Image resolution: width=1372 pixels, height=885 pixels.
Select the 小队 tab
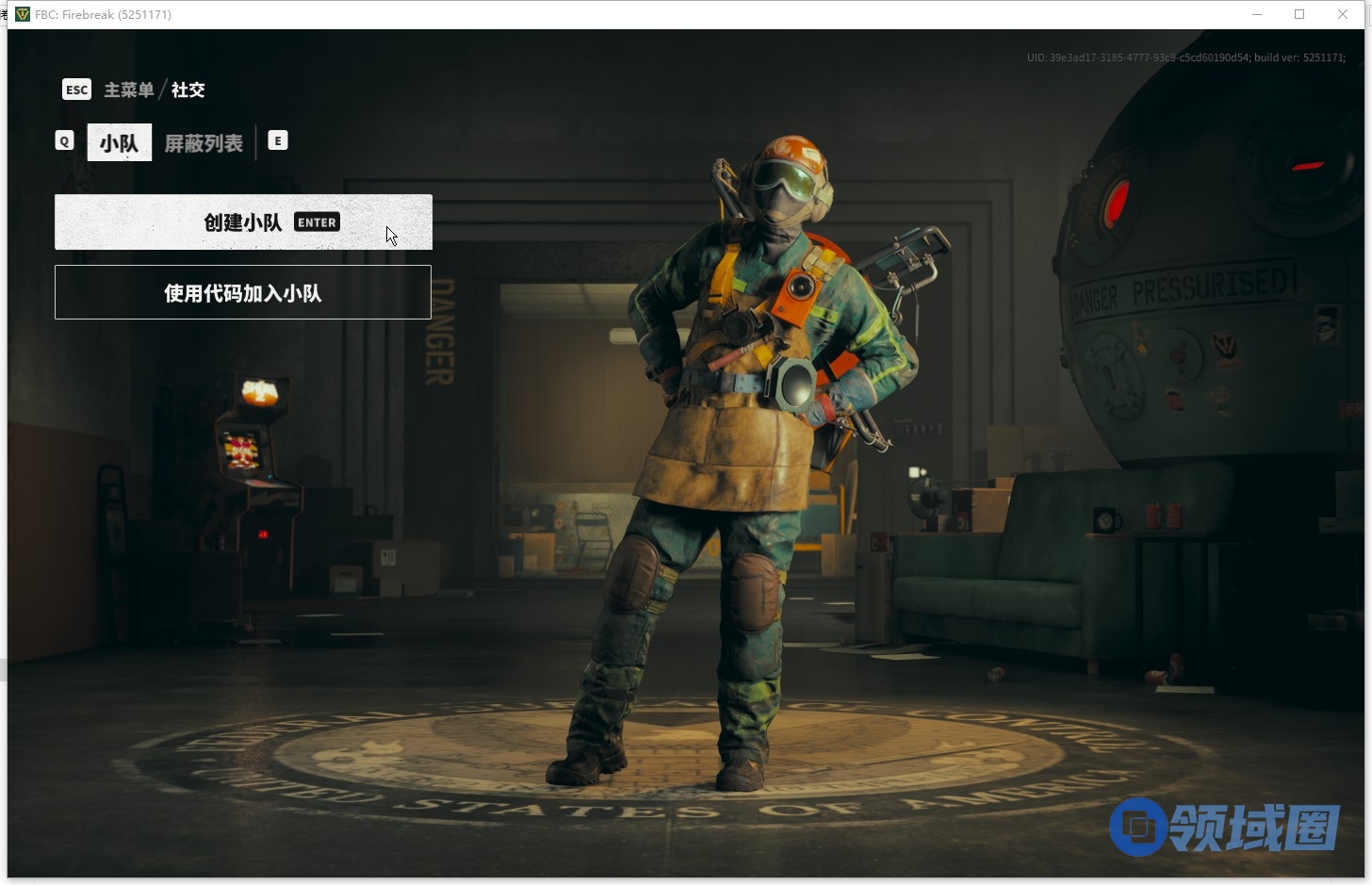point(119,143)
